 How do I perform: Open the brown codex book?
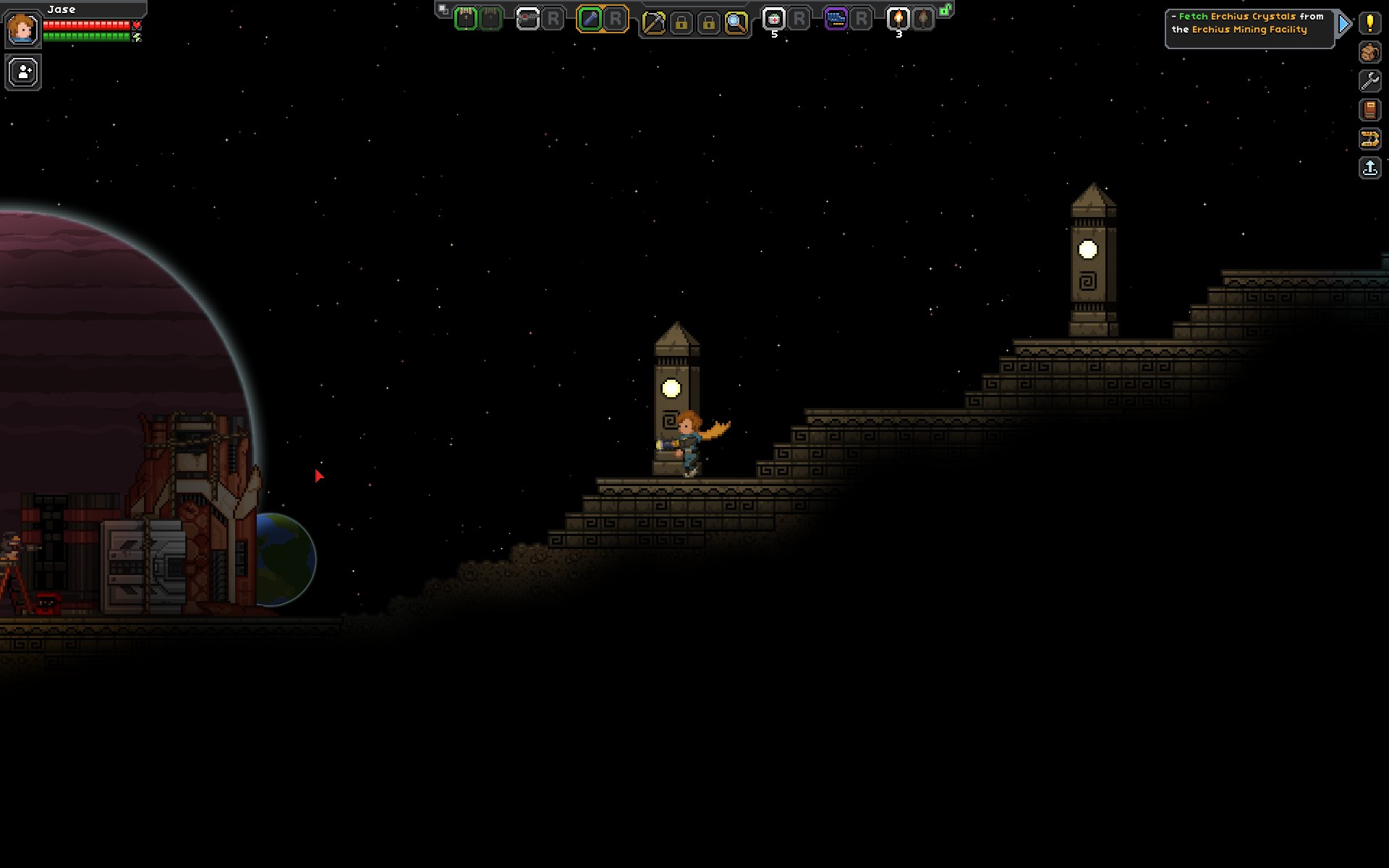point(1369,110)
